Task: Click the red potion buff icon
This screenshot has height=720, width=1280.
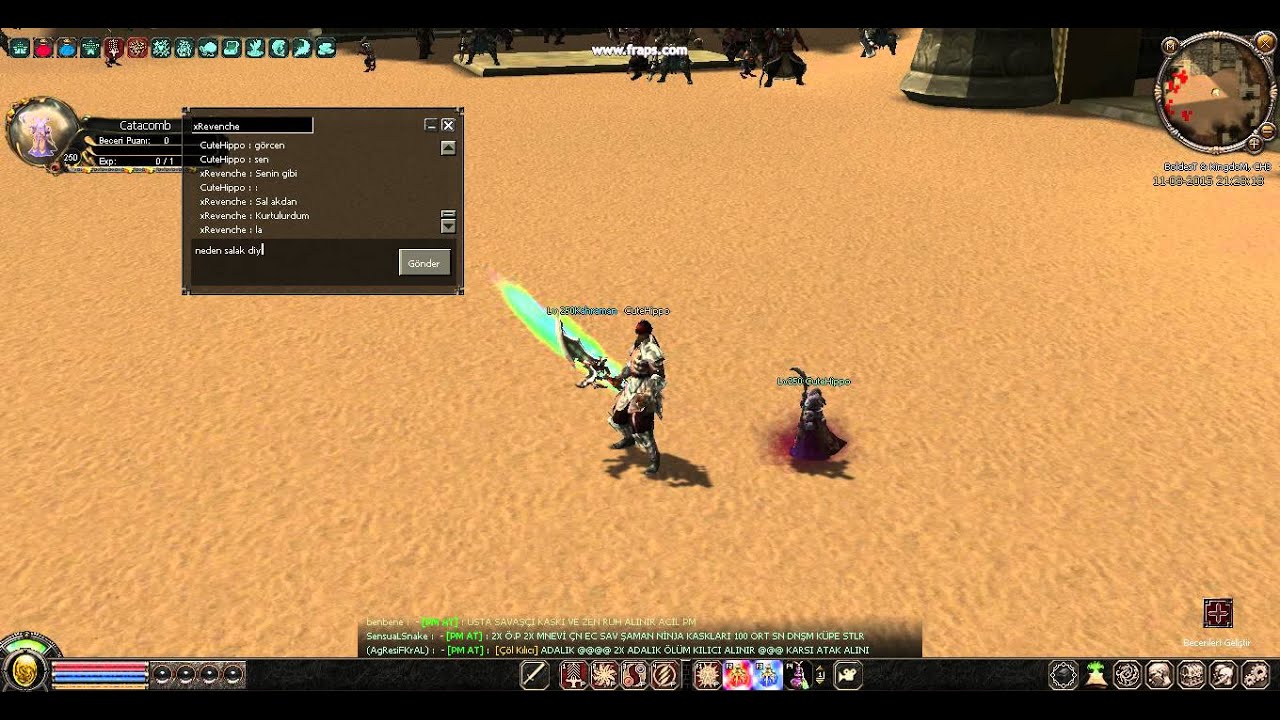Action: [43, 47]
